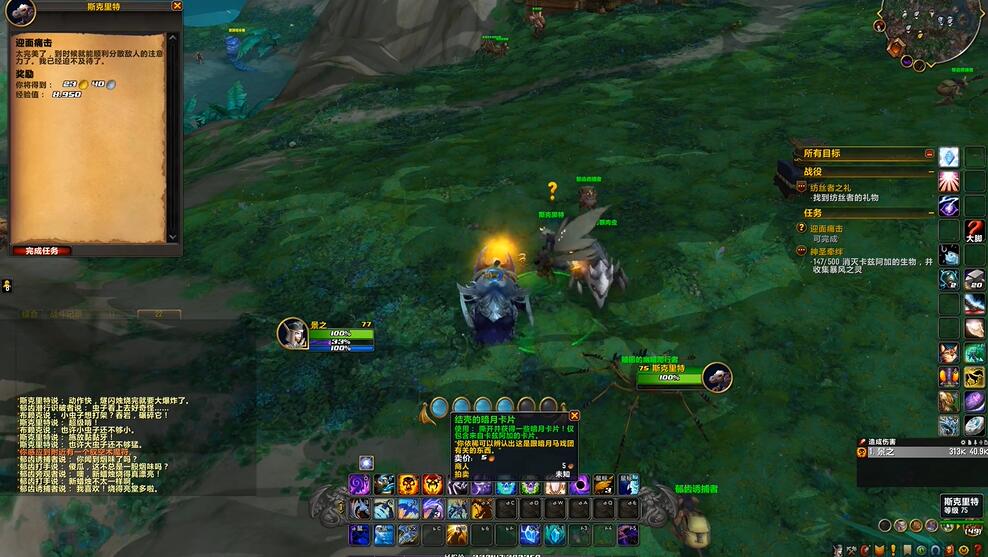Click the 完成任务 complete quest button
The width and height of the screenshot is (988, 557).
[42, 250]
